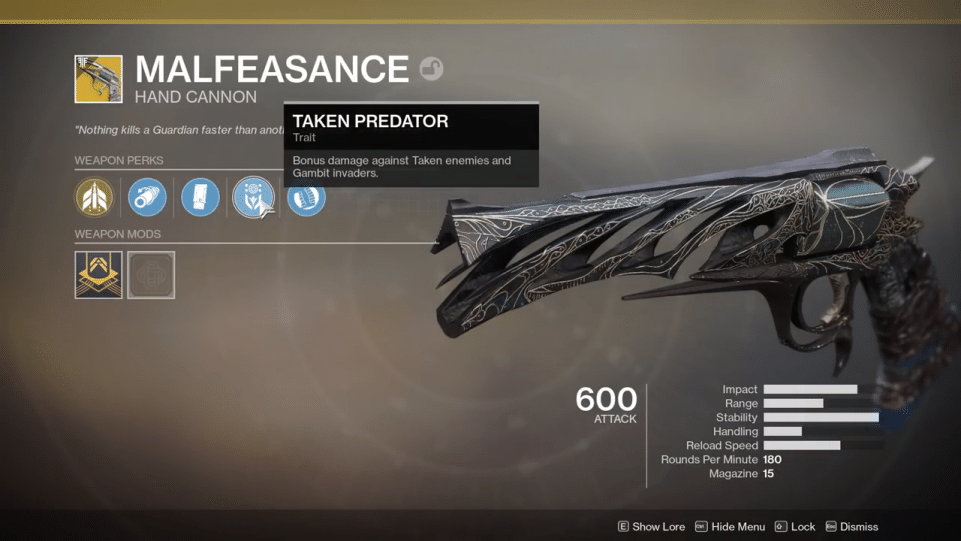Image resolution: width=961 pixels, height=541 pixels.
Task: Open the gold chevron weapon mod slot
Action: tap(98, 275)
